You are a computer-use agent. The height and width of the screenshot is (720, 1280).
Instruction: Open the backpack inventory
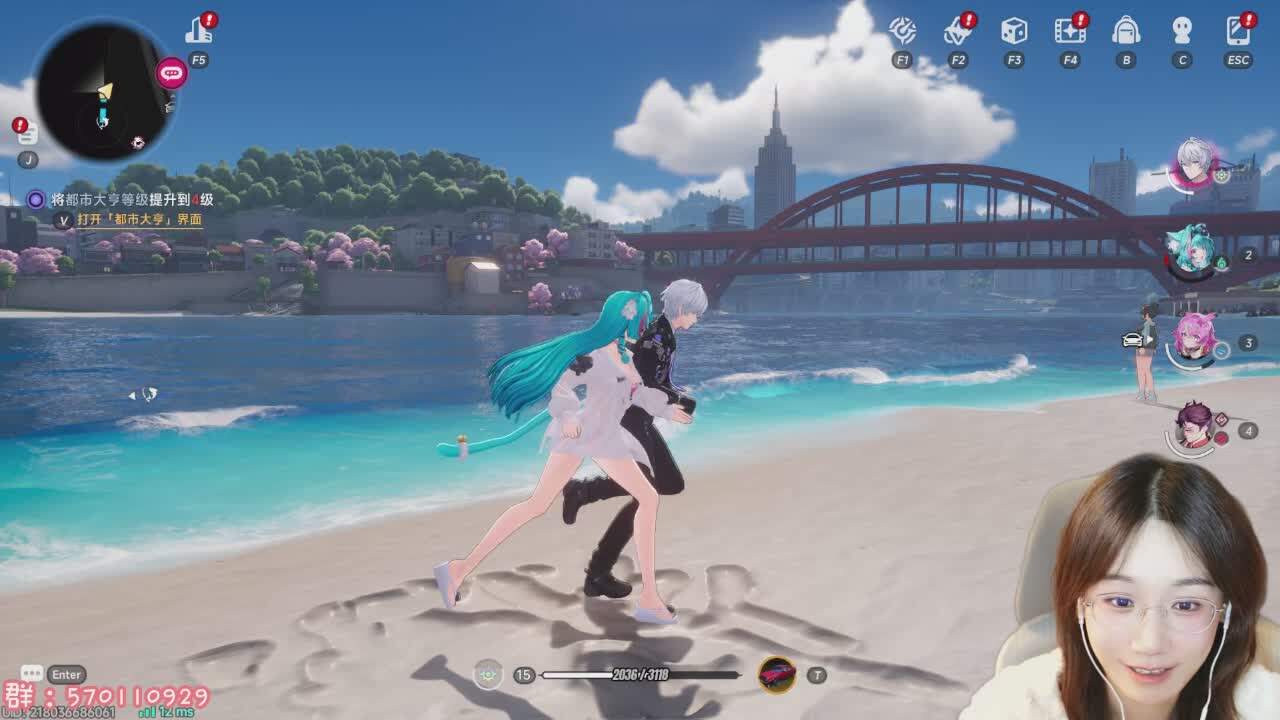(1126, 30)
